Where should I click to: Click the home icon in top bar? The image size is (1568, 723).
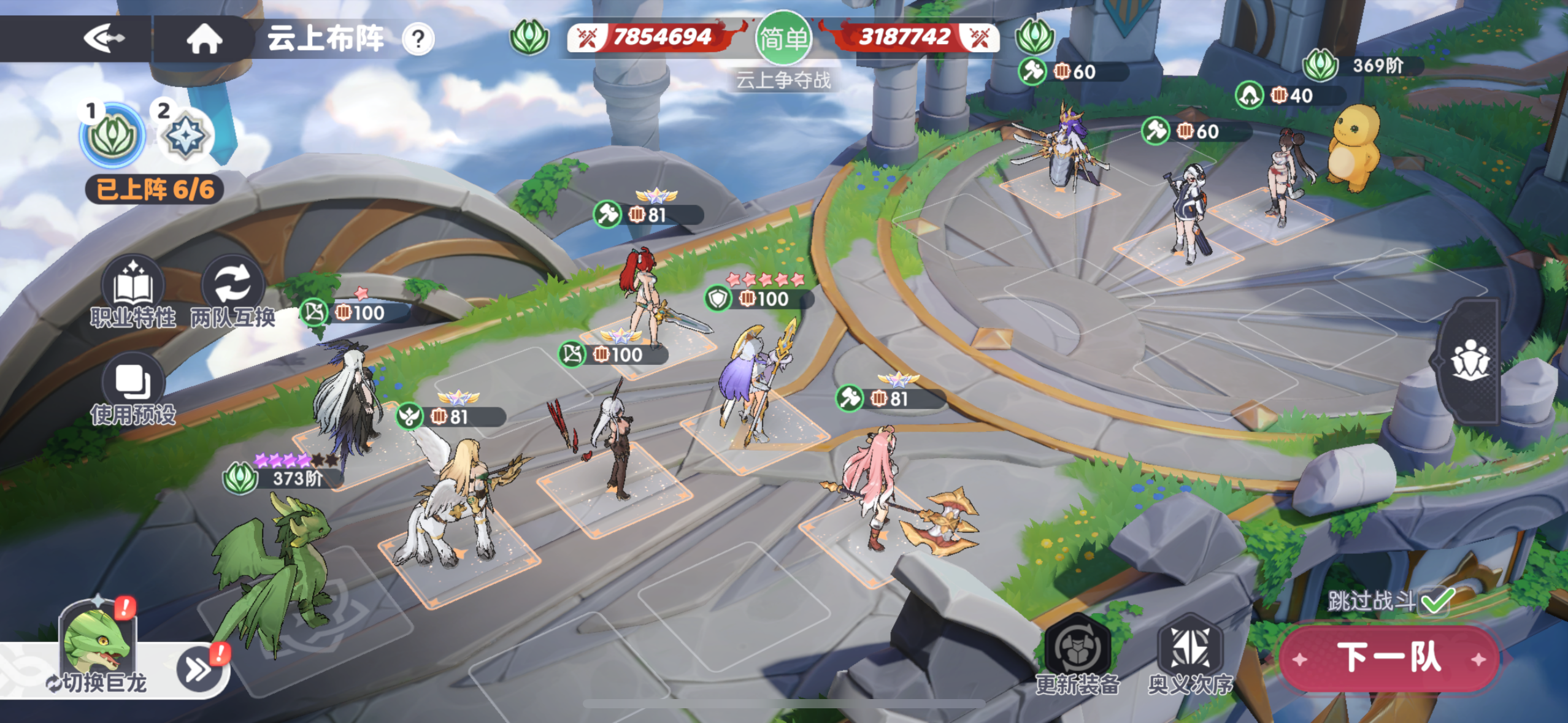pos(202,39)
